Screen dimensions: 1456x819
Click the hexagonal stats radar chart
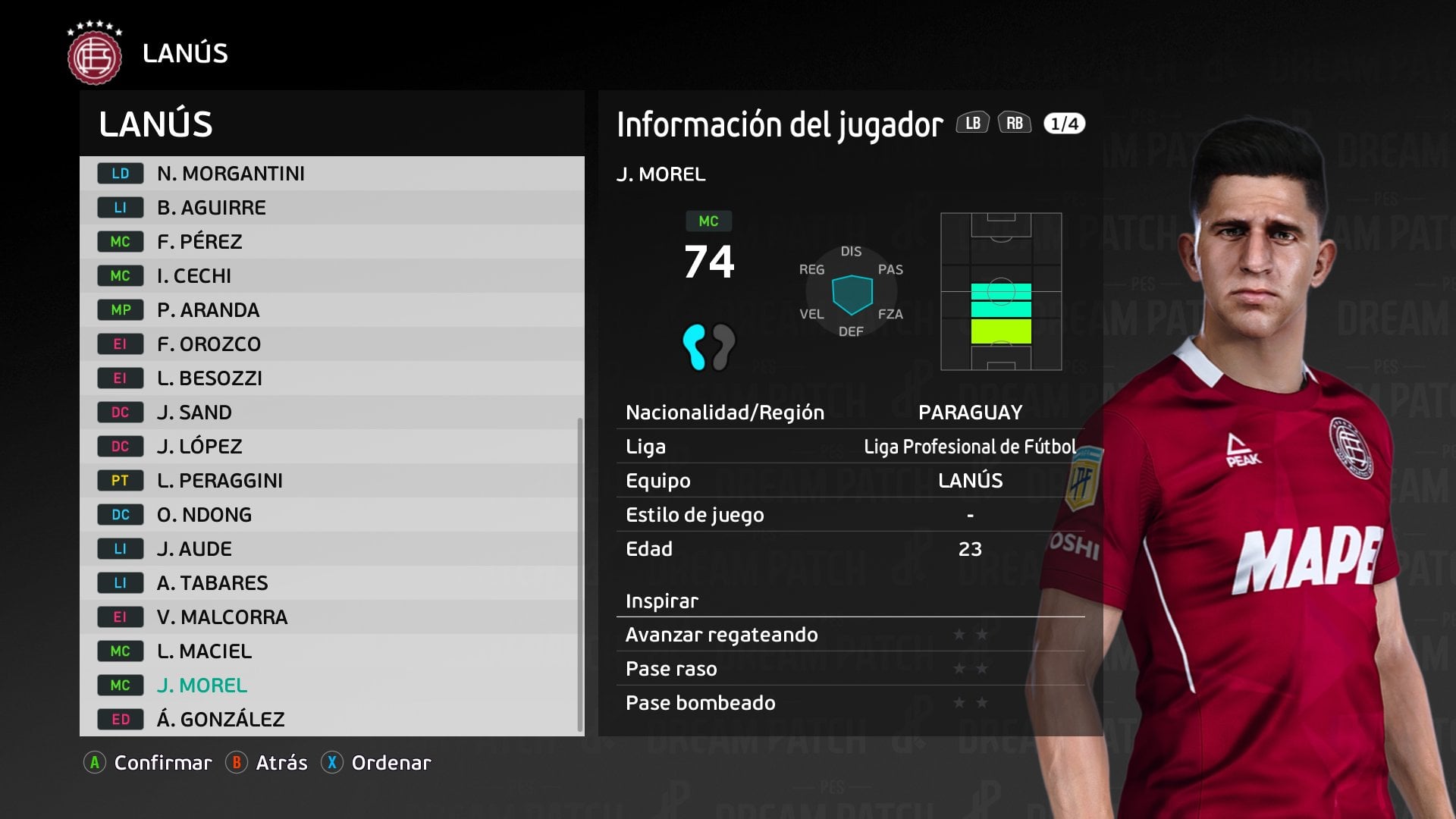(x=853, y=292)
